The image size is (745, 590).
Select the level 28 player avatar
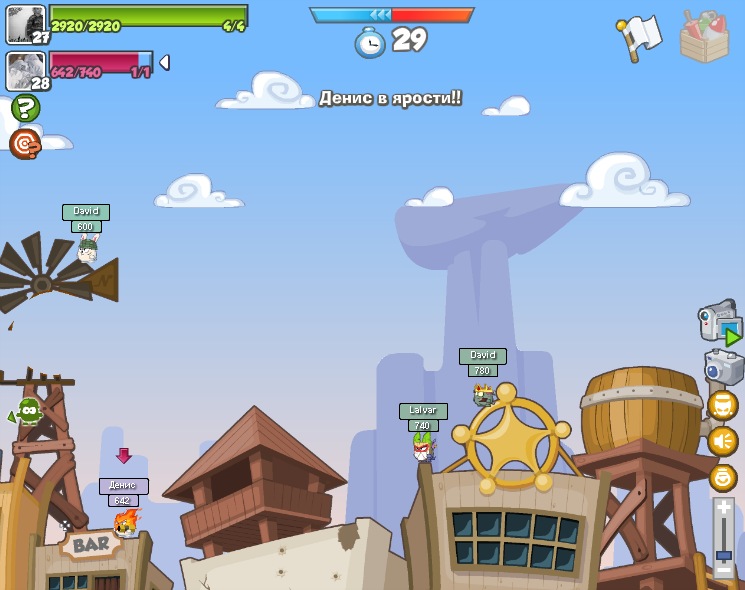(25, 71)
